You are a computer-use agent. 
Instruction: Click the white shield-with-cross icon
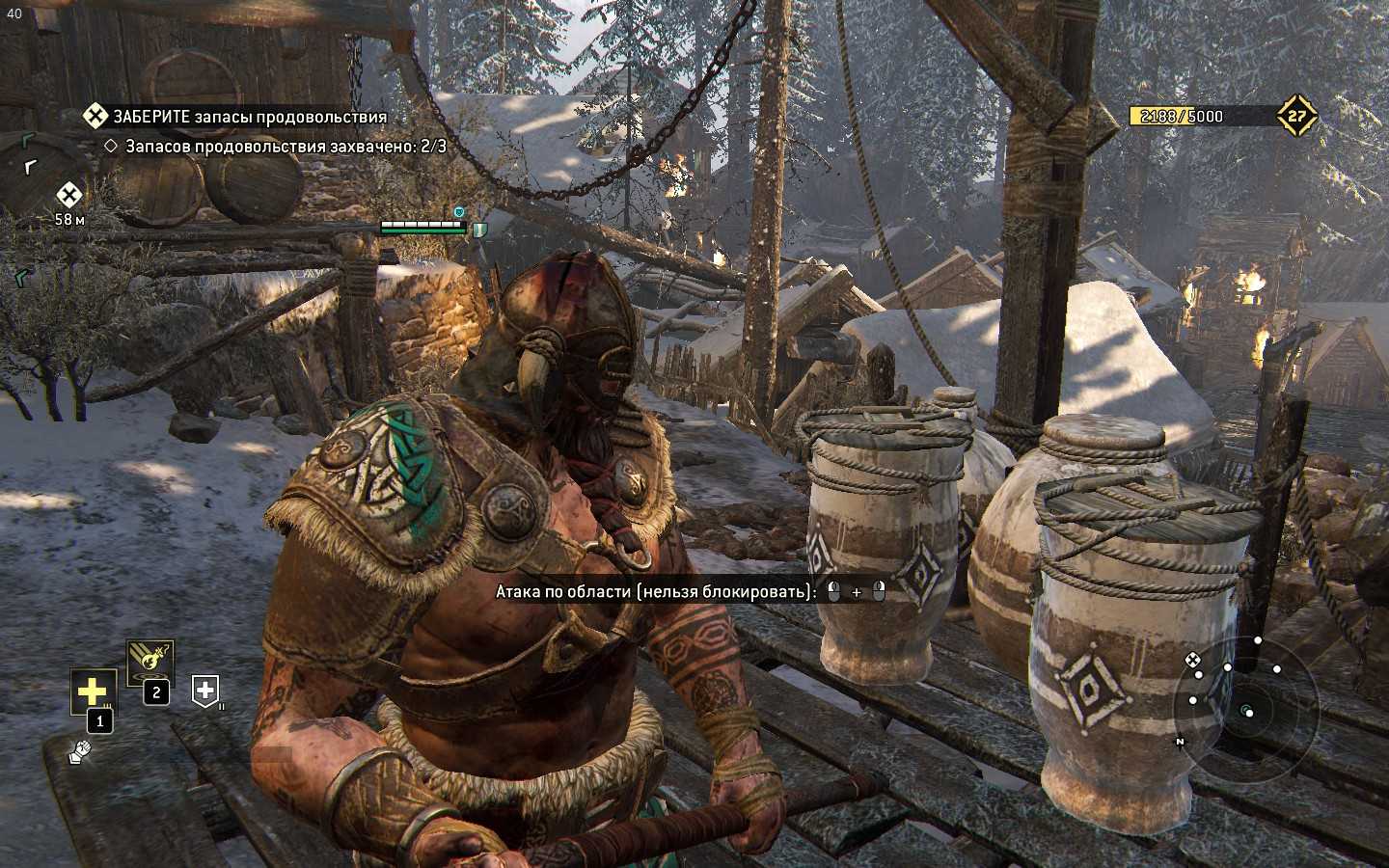[205, 690]
